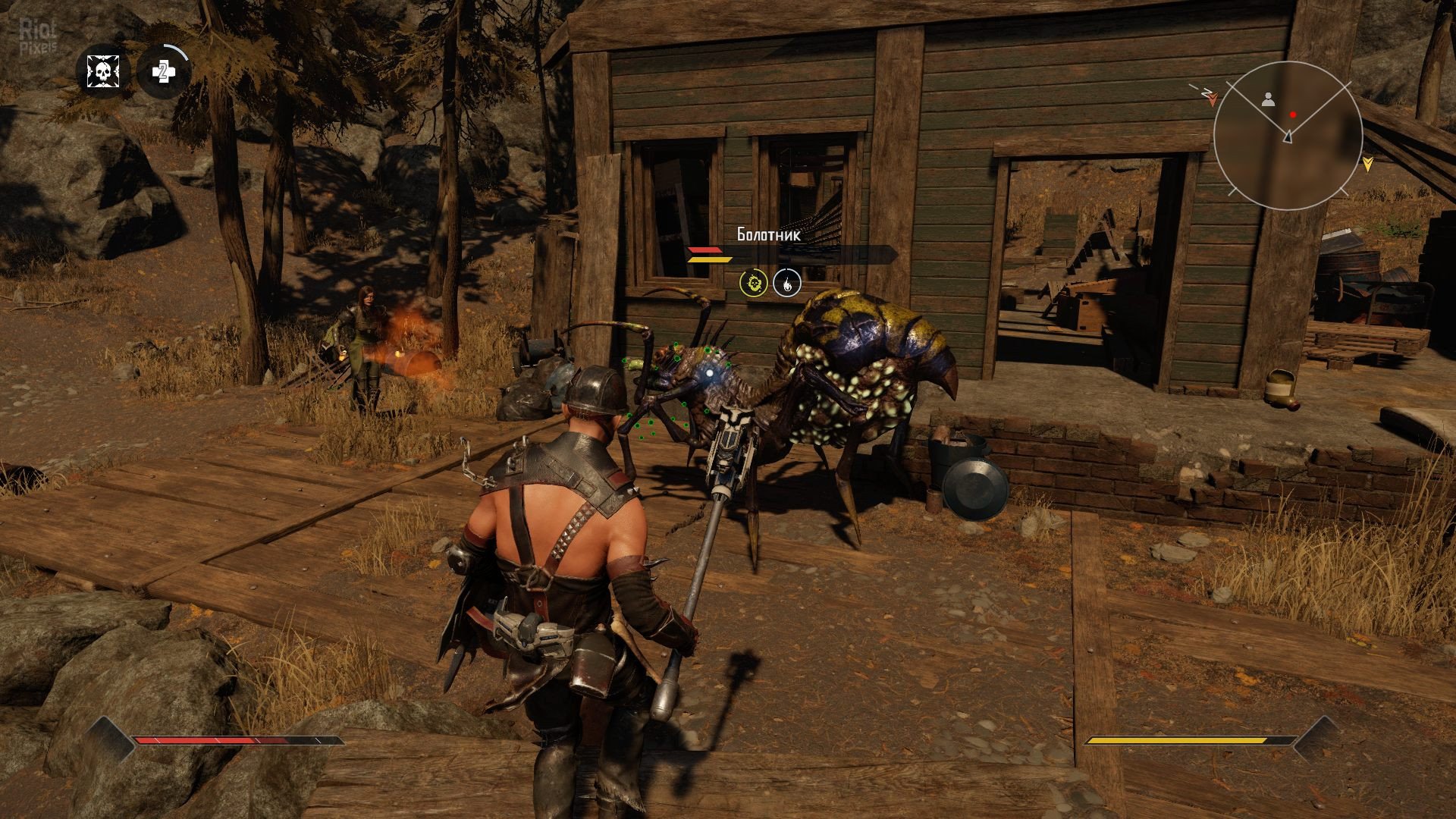Select the healing cross icon with 2

[x=162, y=72]
